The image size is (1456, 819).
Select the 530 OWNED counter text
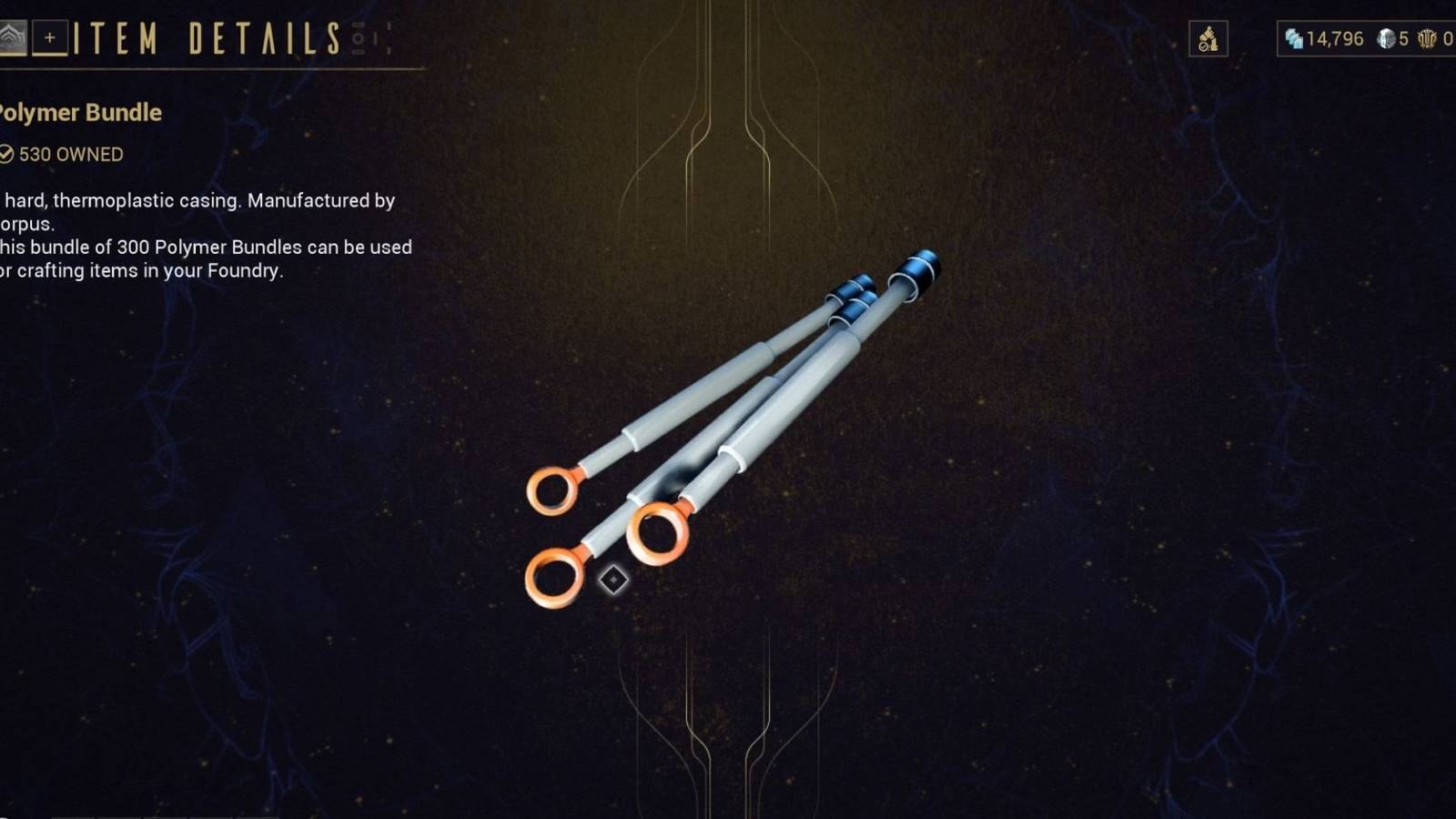pos(73,155)
